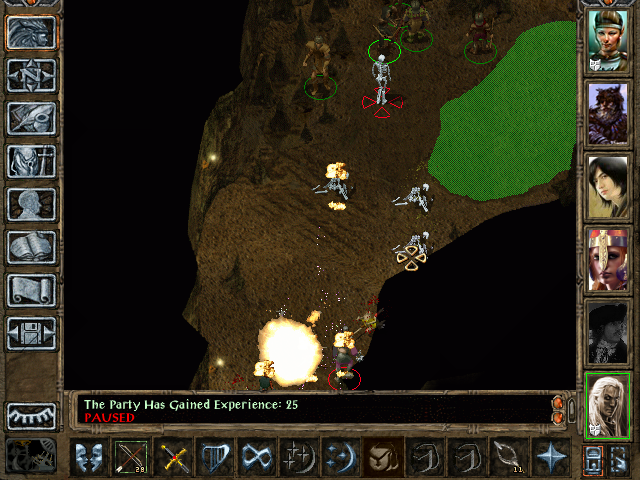Click the Return to Game button
Viewport: 640px width, 480px height.
click(31, 32)
